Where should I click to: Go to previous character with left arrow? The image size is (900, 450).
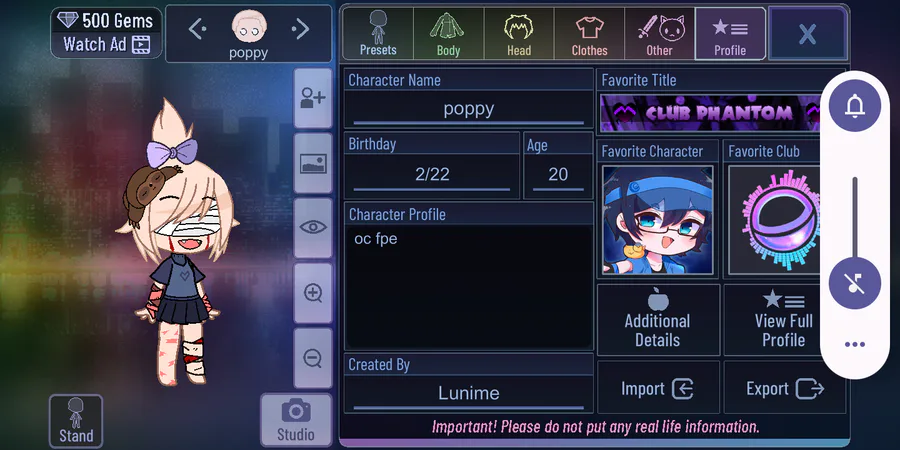click(x=197, y=29)
